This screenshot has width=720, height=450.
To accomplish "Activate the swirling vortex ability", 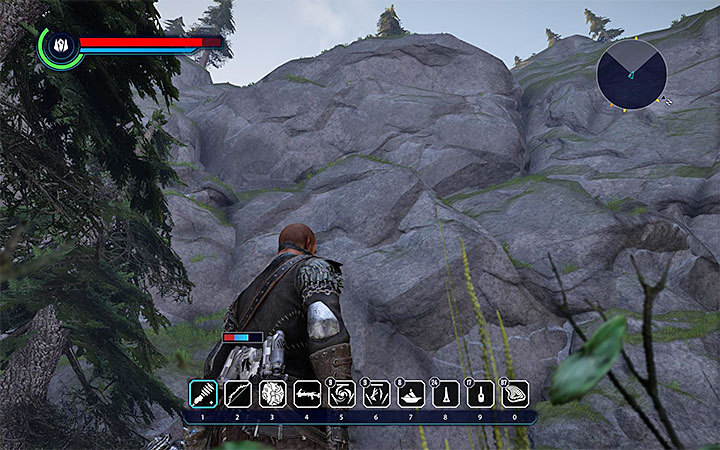I will (342, 394).
